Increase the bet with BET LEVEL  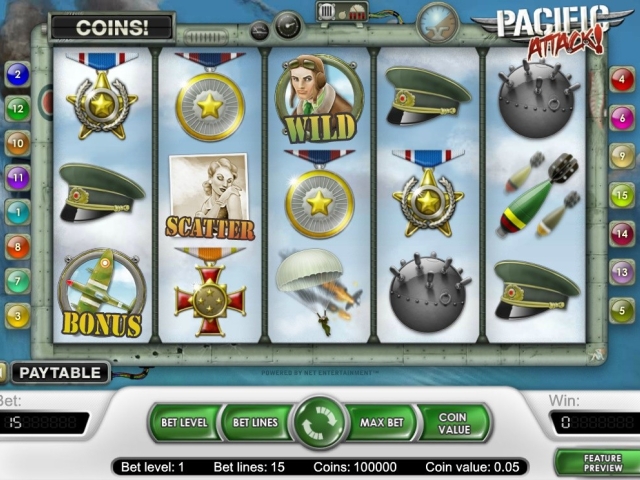(183, 423)
